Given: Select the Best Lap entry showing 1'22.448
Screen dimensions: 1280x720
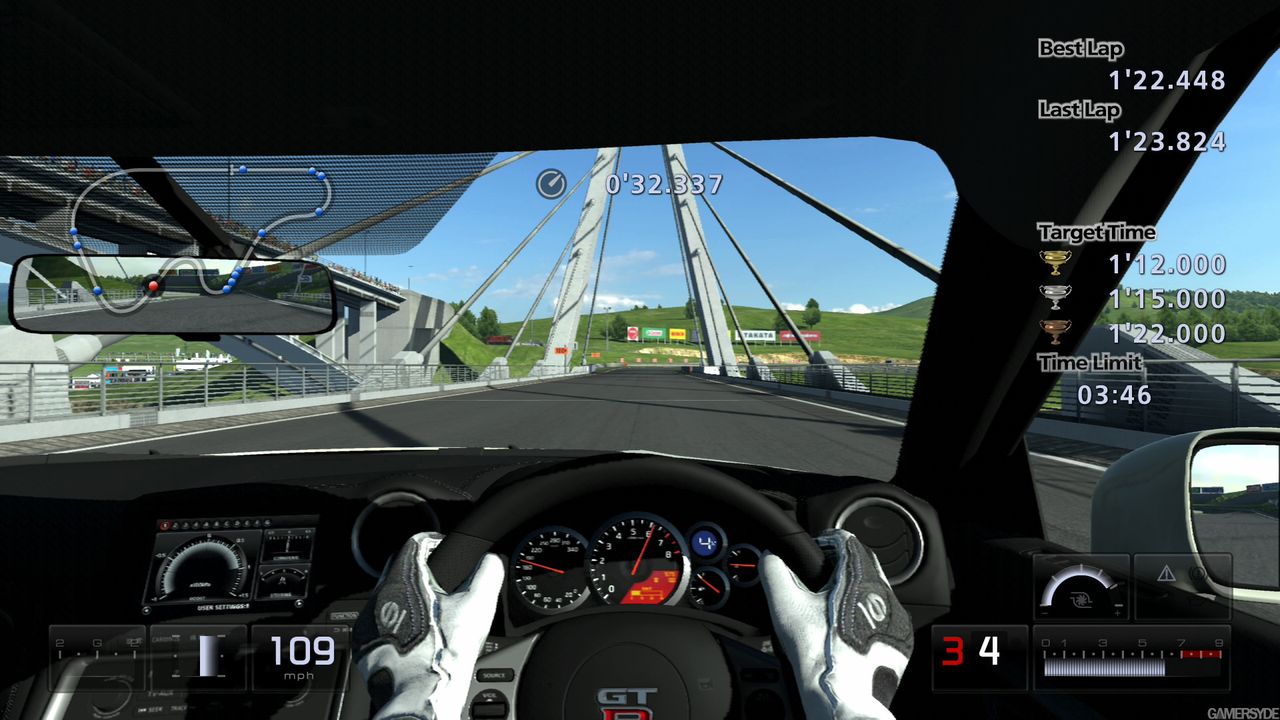Looking at the screenshot, I should (x=1168, y=79).
